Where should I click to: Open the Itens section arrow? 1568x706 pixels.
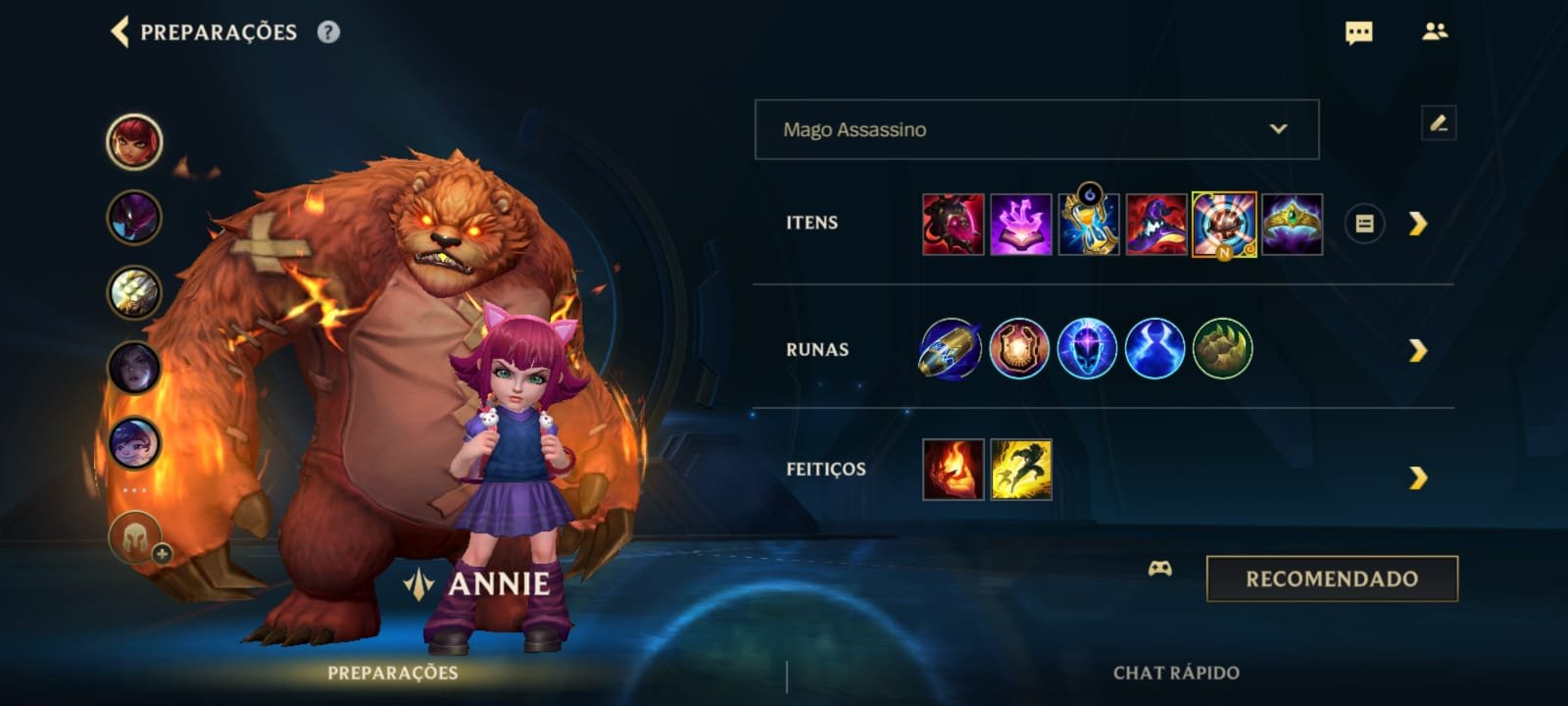1417,224
